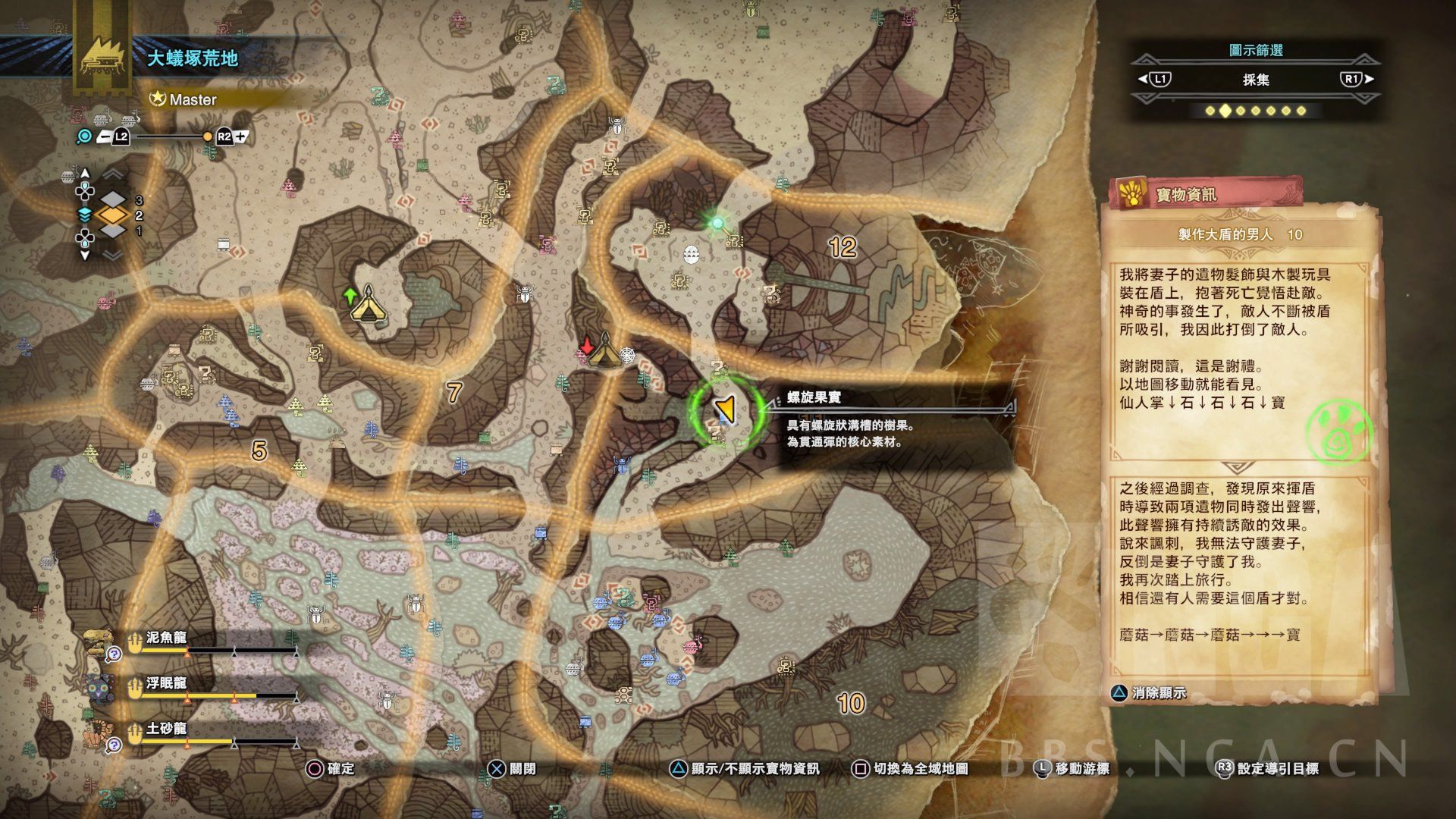Select the 泥魚龍 monster entry
This screenshot has width=1456, height=819.
pyautogui.click(x=167, y=639)
